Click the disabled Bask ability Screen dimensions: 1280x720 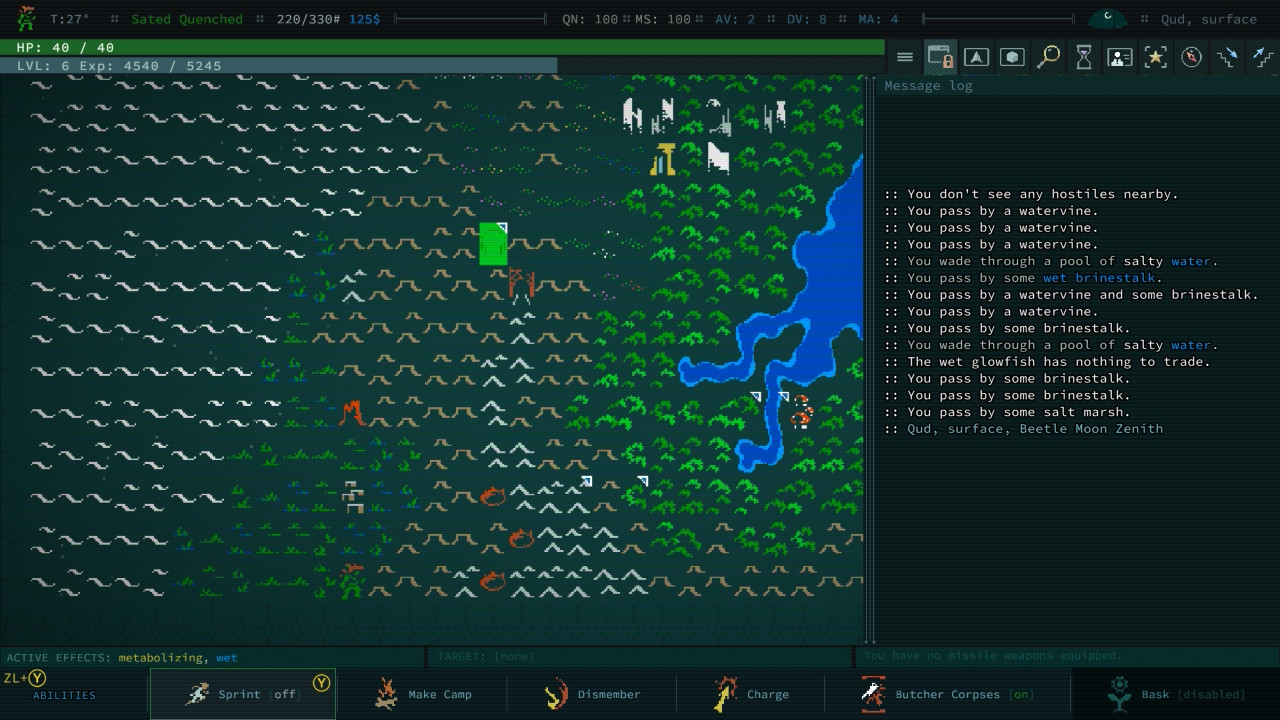(1175, 694)
